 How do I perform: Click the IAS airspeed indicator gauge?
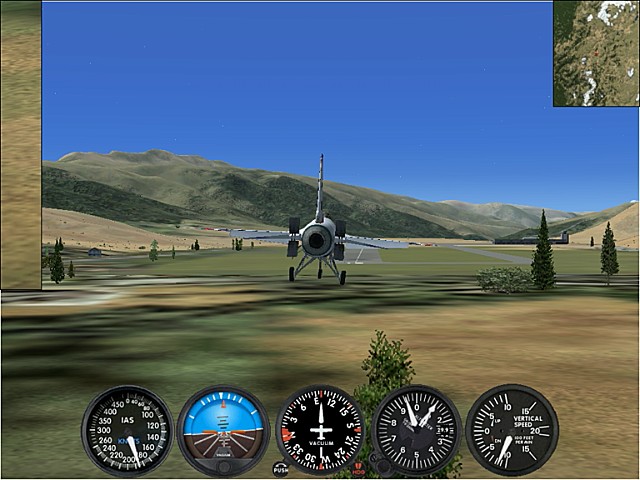pos(127,430)
